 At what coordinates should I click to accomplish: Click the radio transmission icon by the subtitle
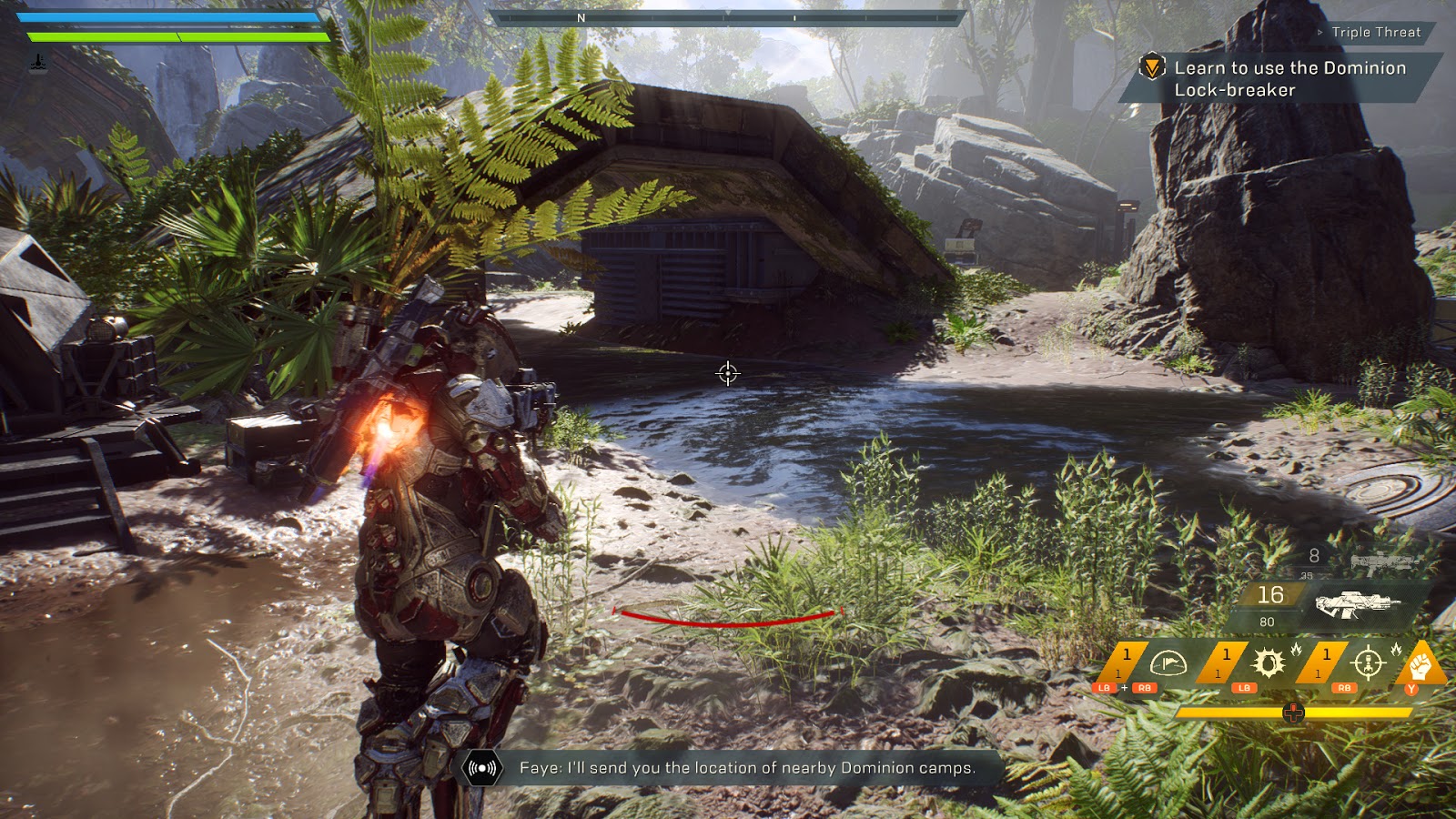point(482,768)
